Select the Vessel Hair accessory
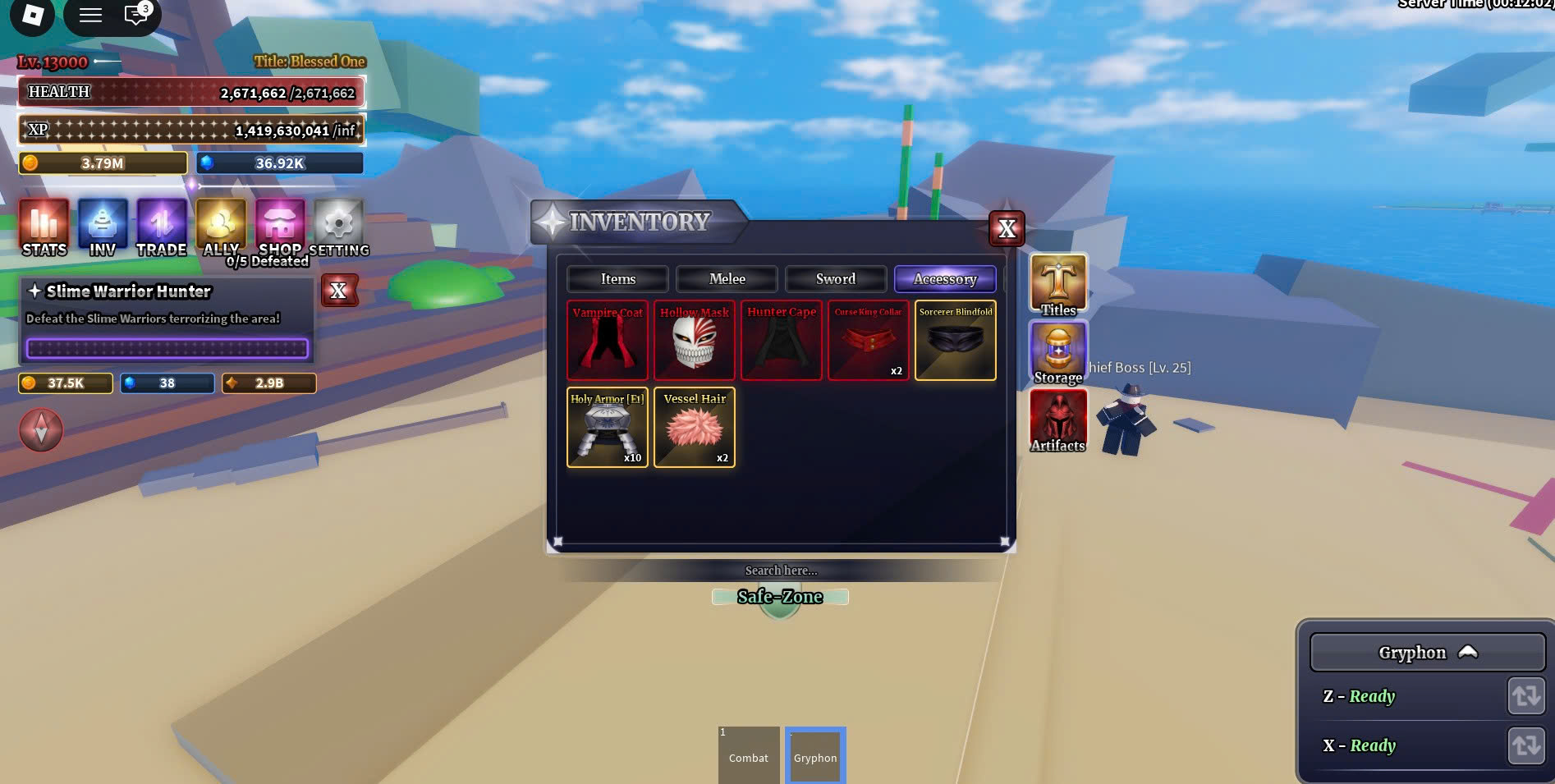The width and height of the screenshot is (1555, 784). click(x=695, y=428)
